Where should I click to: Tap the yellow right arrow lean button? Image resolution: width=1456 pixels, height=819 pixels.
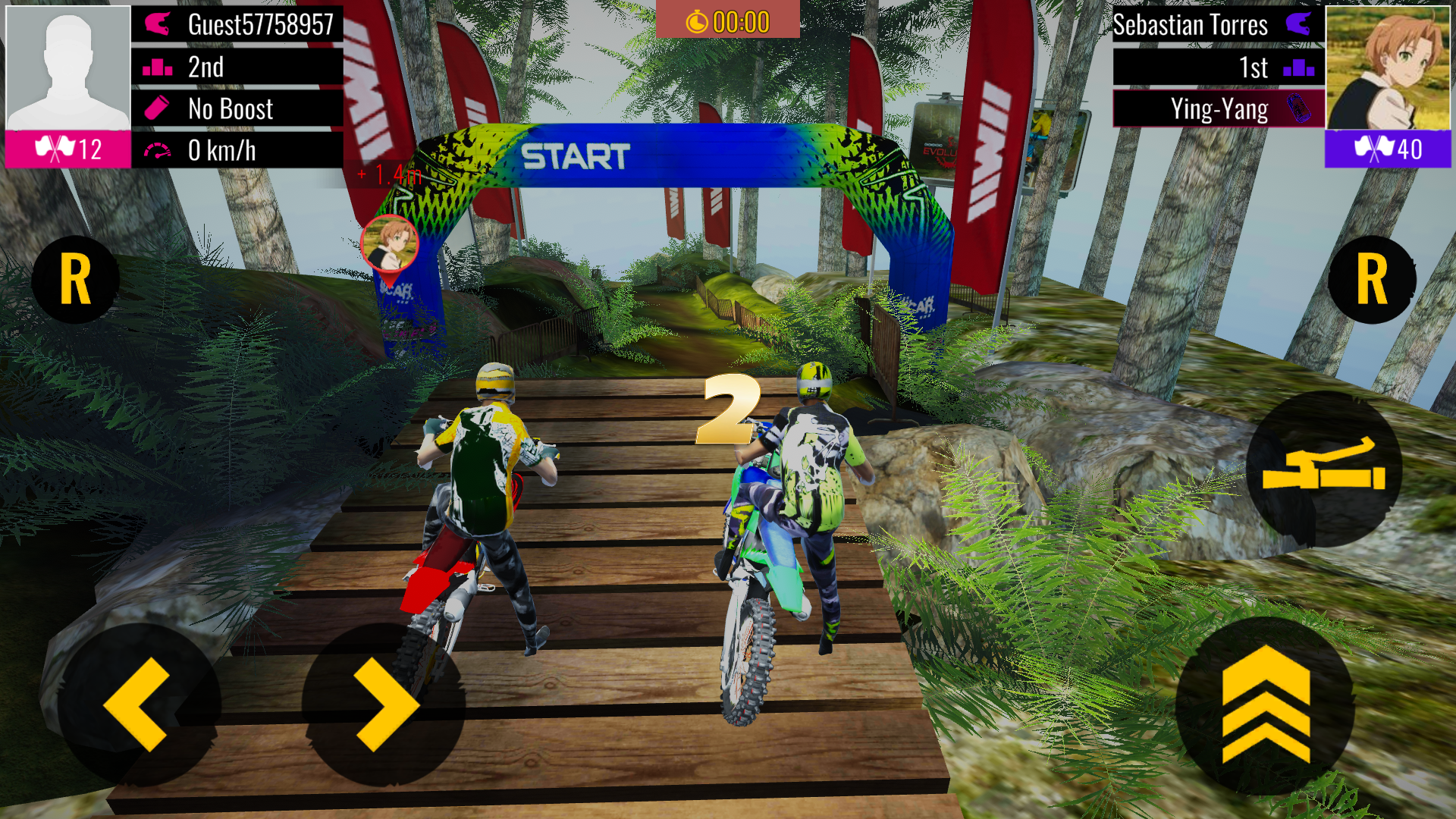[385, 704]
